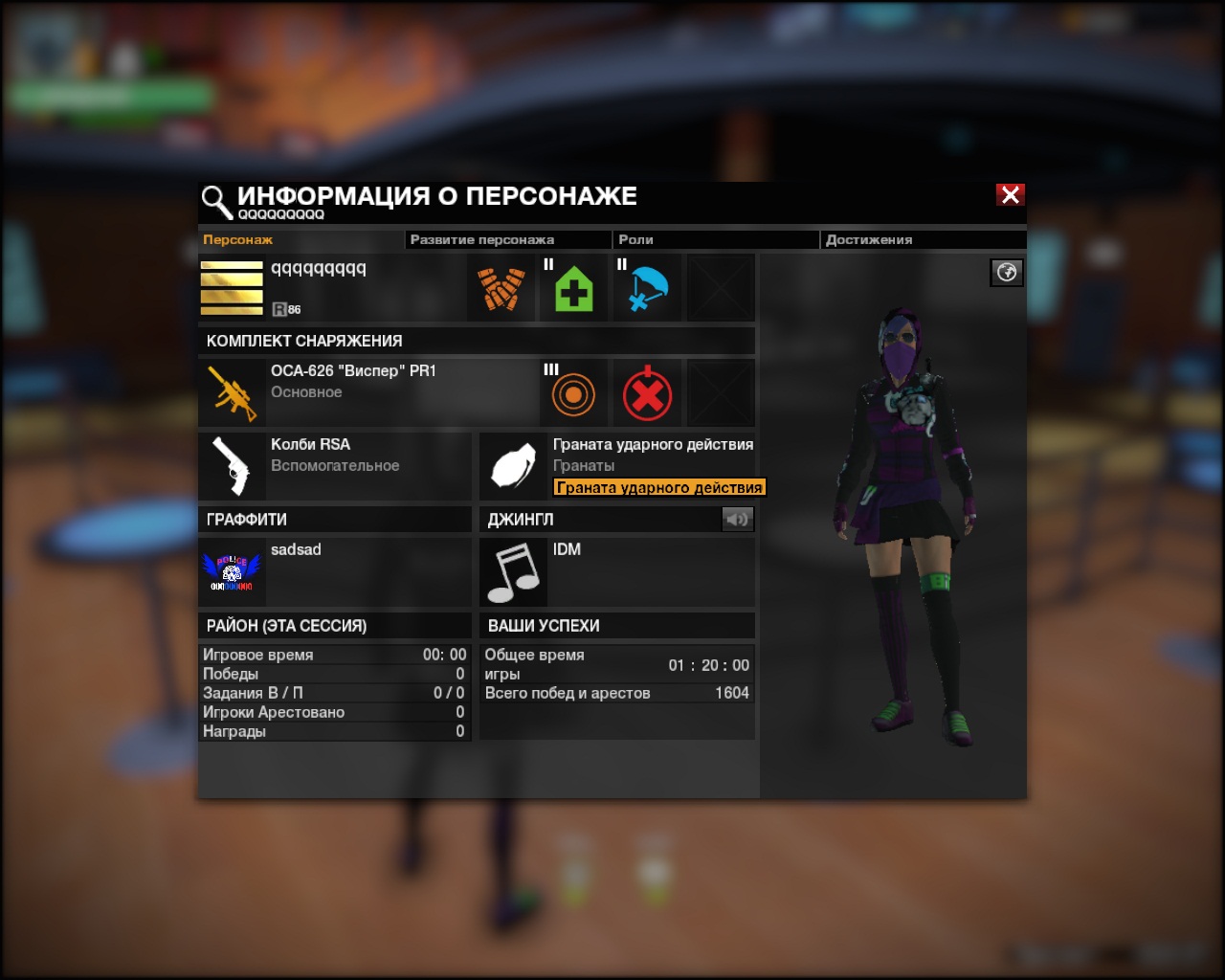Image resolution: width=1225 pixels, height=980 pixels.
Task: Select the red crossed-circle weapon modification
Action: tap(647, 393)
